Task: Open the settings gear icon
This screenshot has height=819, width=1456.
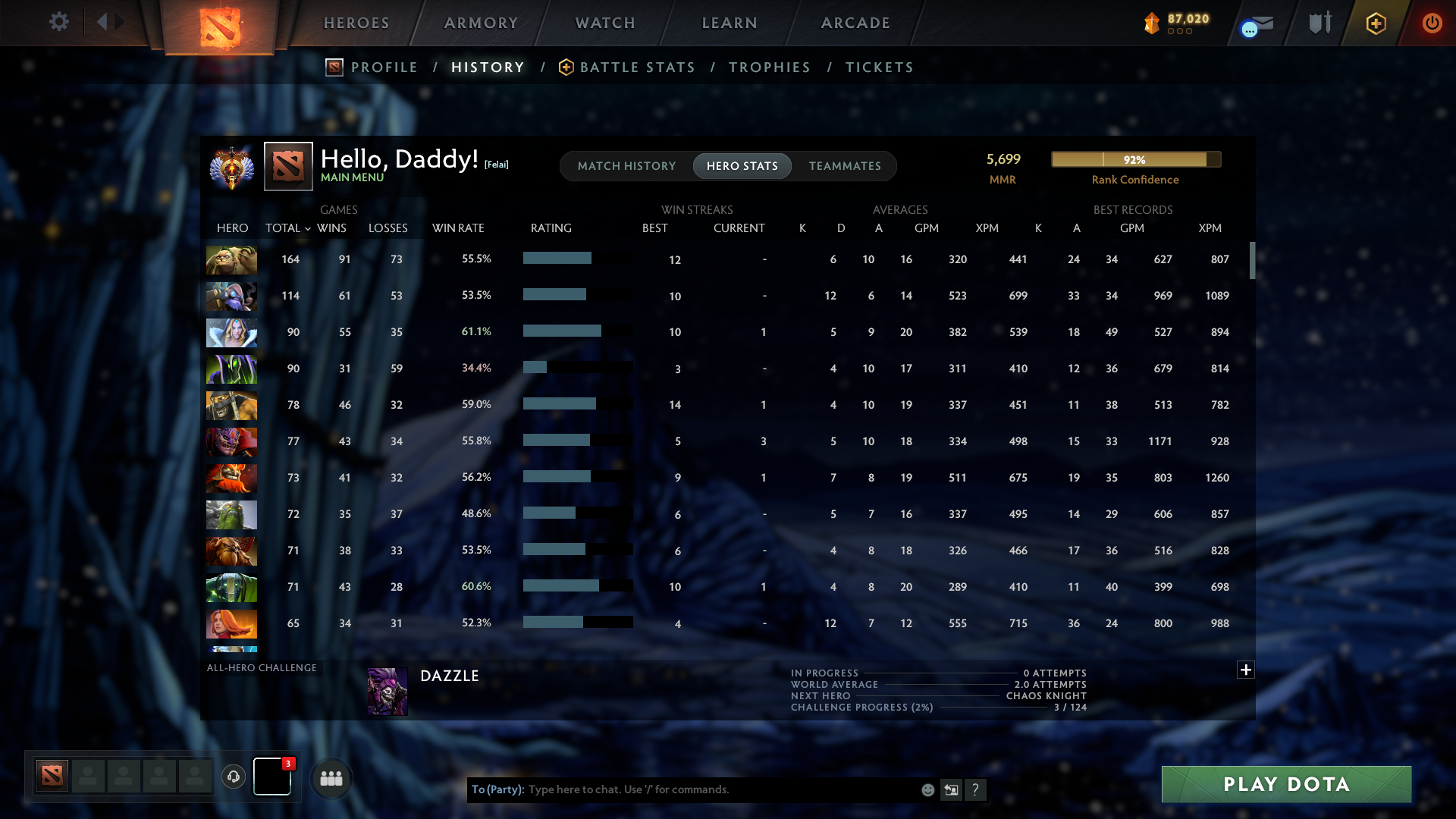Action: click(x=59, y=22)
